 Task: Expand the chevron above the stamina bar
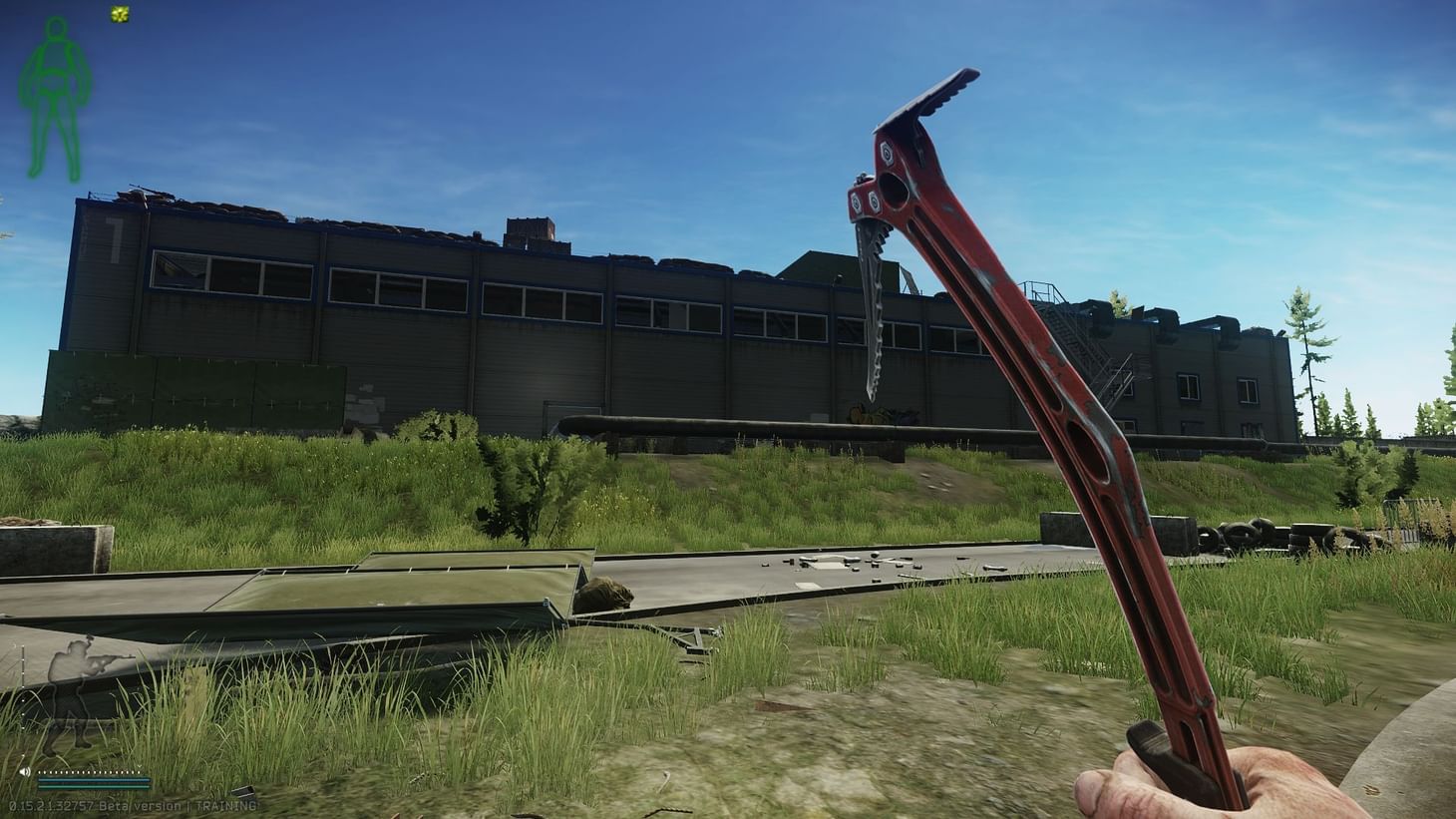point(140,766)
